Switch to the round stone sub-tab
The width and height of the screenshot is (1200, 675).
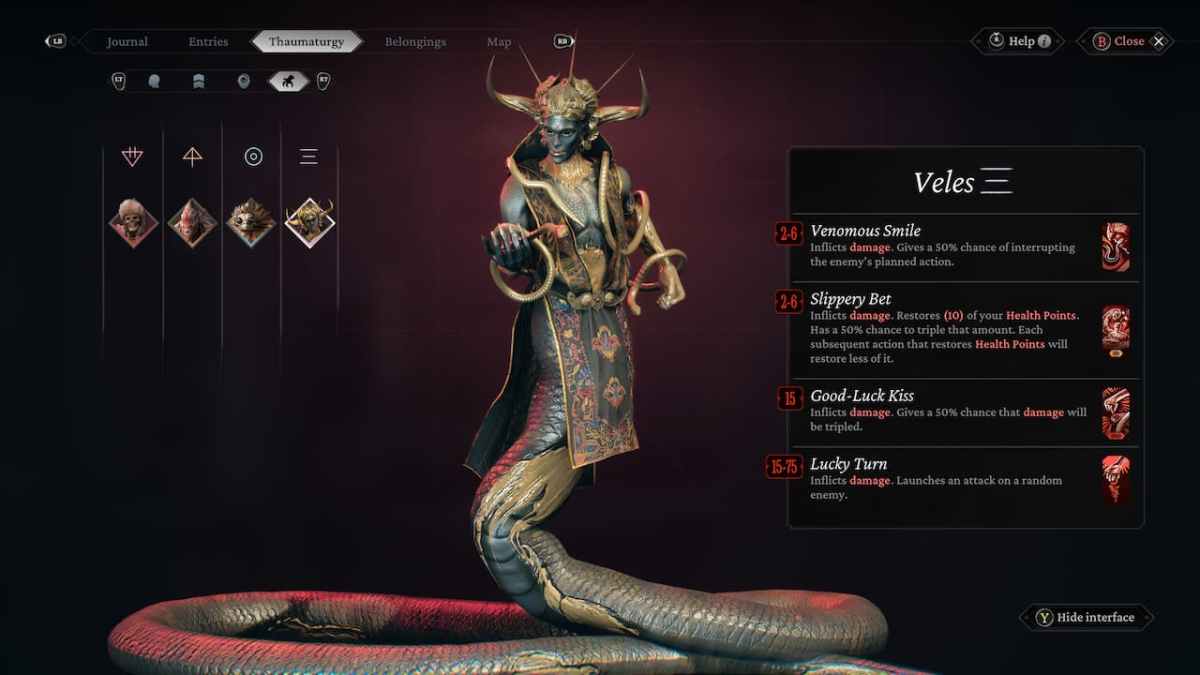click(x=243, y=81)
